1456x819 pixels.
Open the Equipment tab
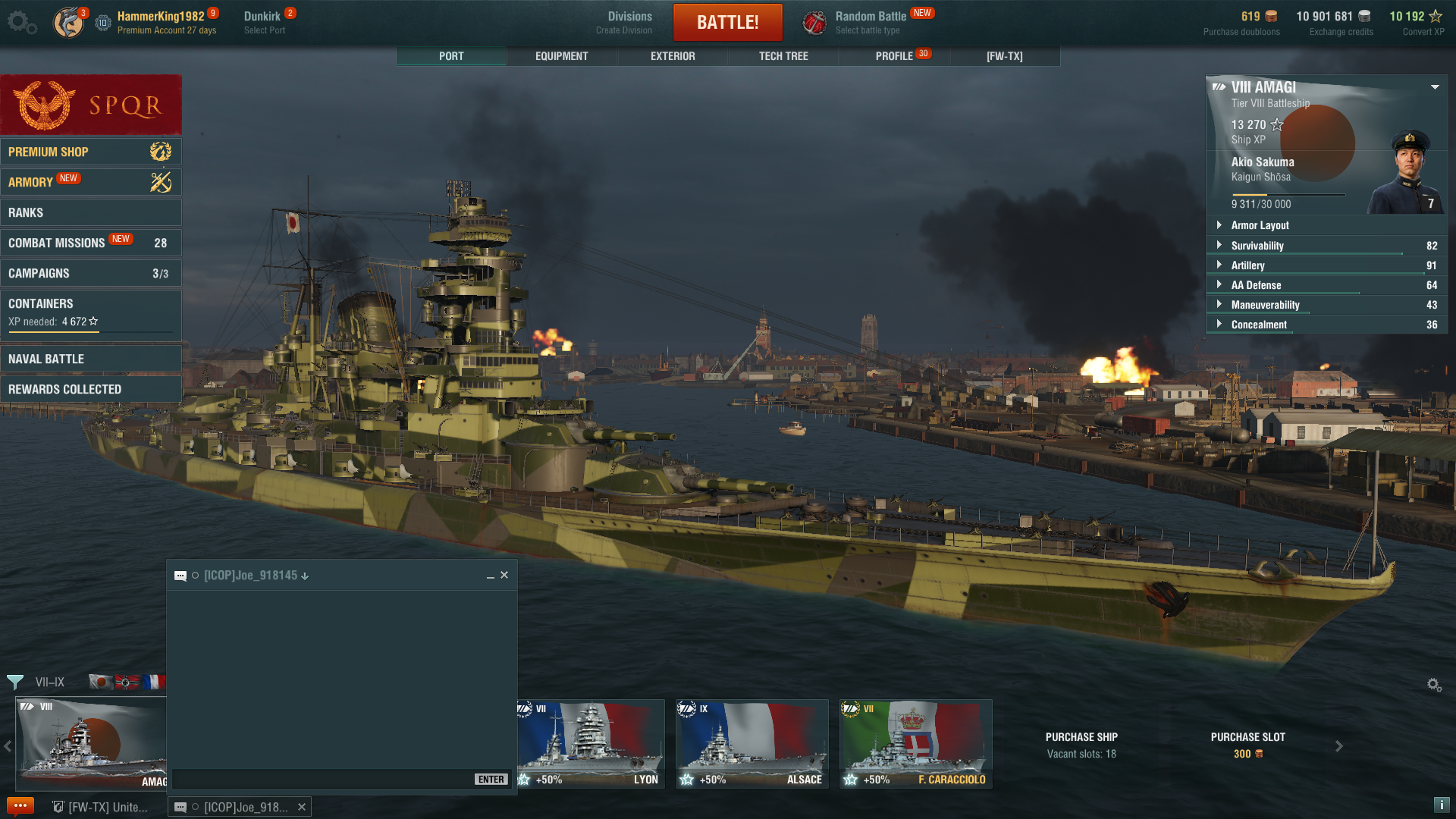pos(561,56)
